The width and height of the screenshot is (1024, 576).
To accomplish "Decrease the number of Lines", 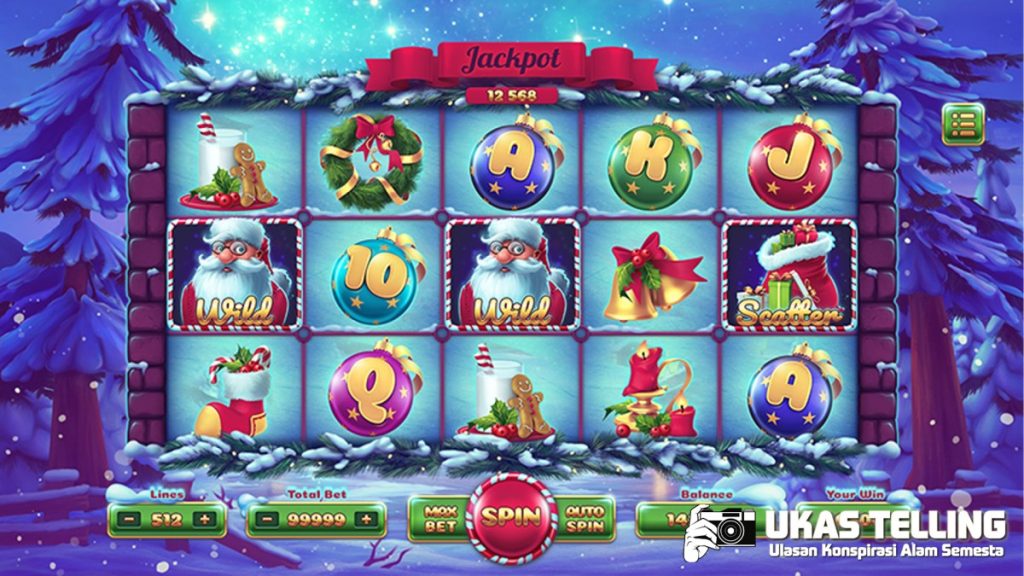I will [x=132, y=520].
